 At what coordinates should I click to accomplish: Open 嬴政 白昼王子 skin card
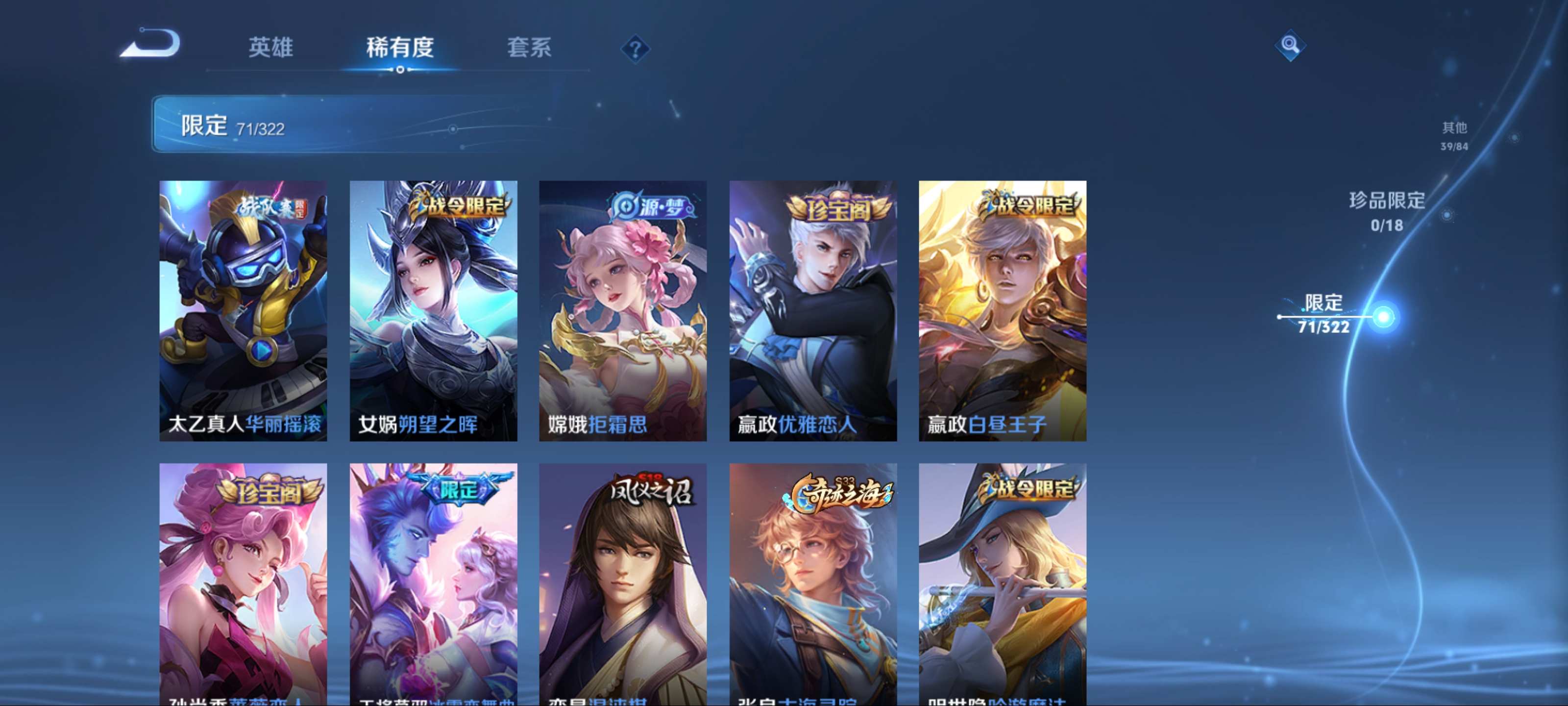click(1003, 311)
